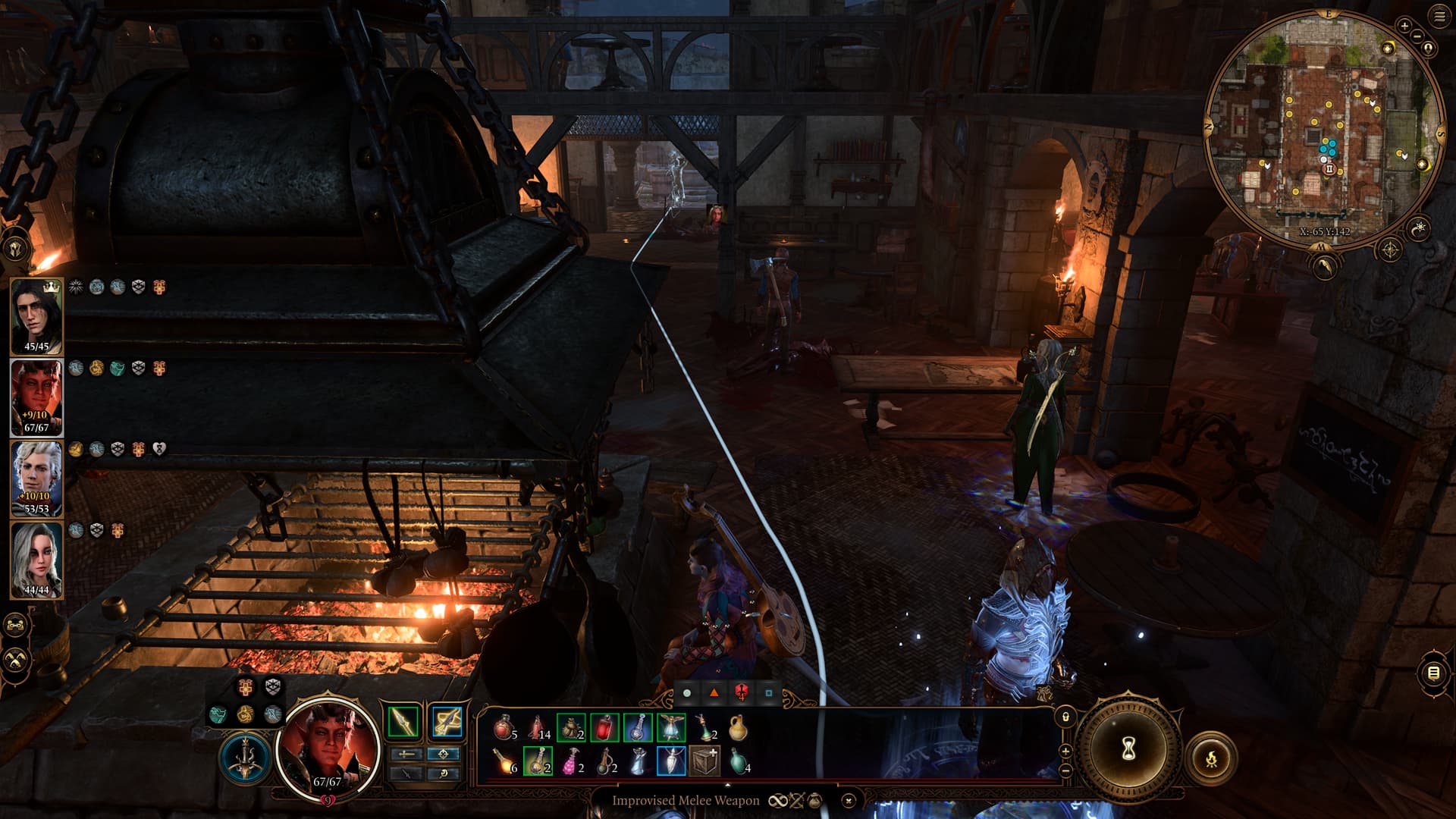Screen dimensions: 1456x819
Task: Open the campfire rest button
Action: tap(1211, 757)
